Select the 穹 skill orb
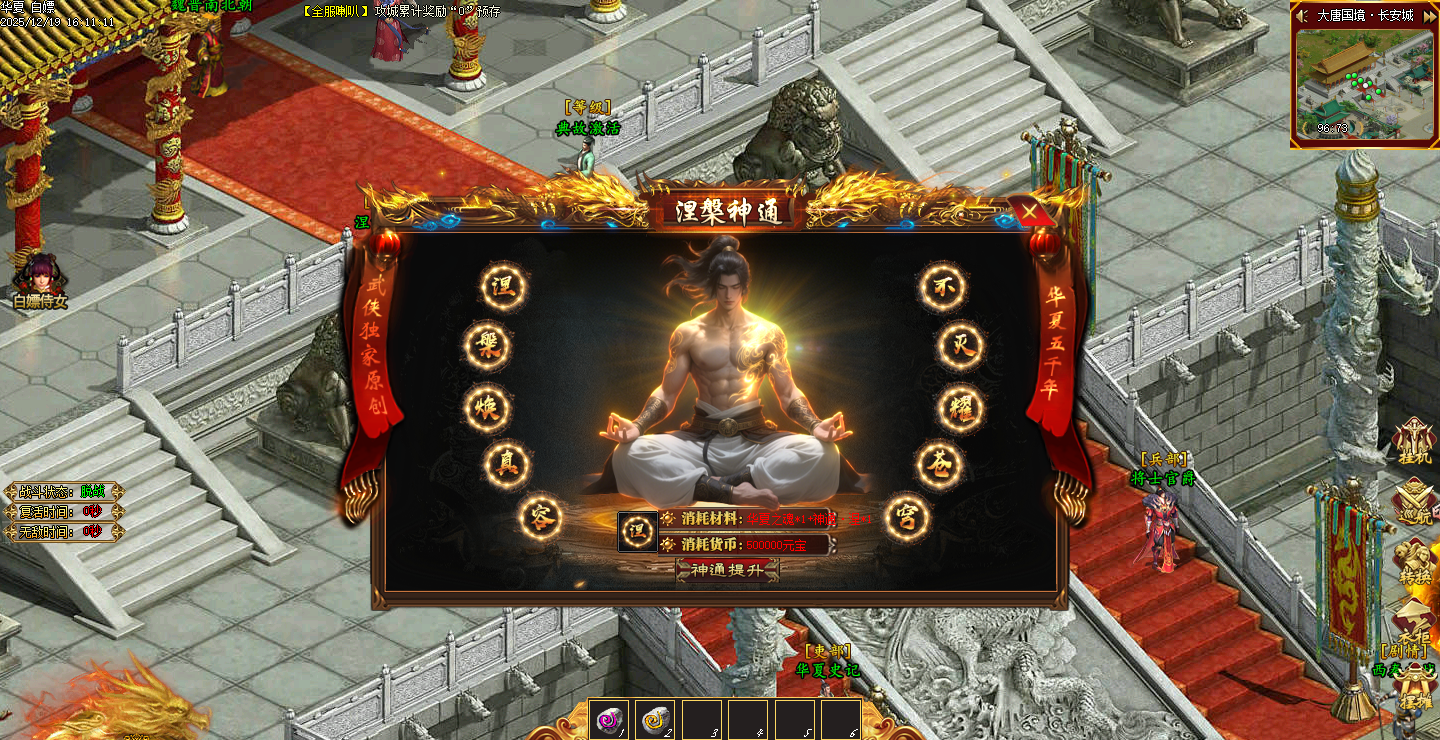 (x=907, y=518)
